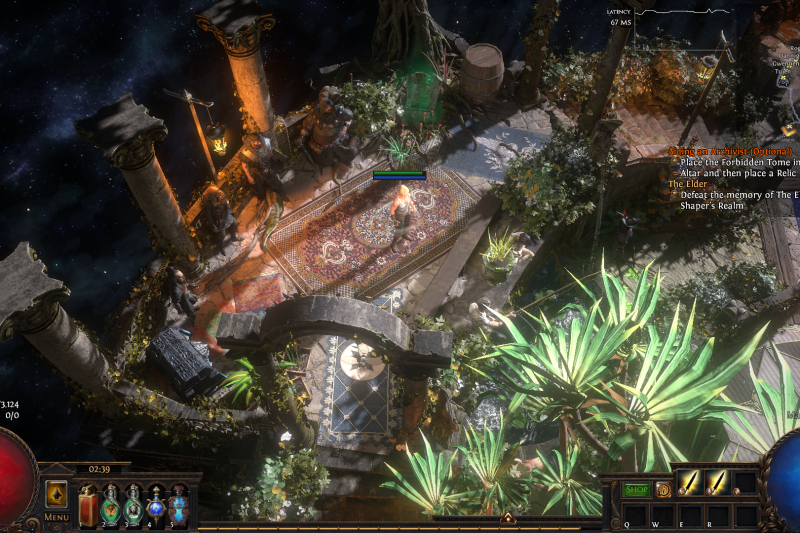Use the red life flask

pos(88,505)
